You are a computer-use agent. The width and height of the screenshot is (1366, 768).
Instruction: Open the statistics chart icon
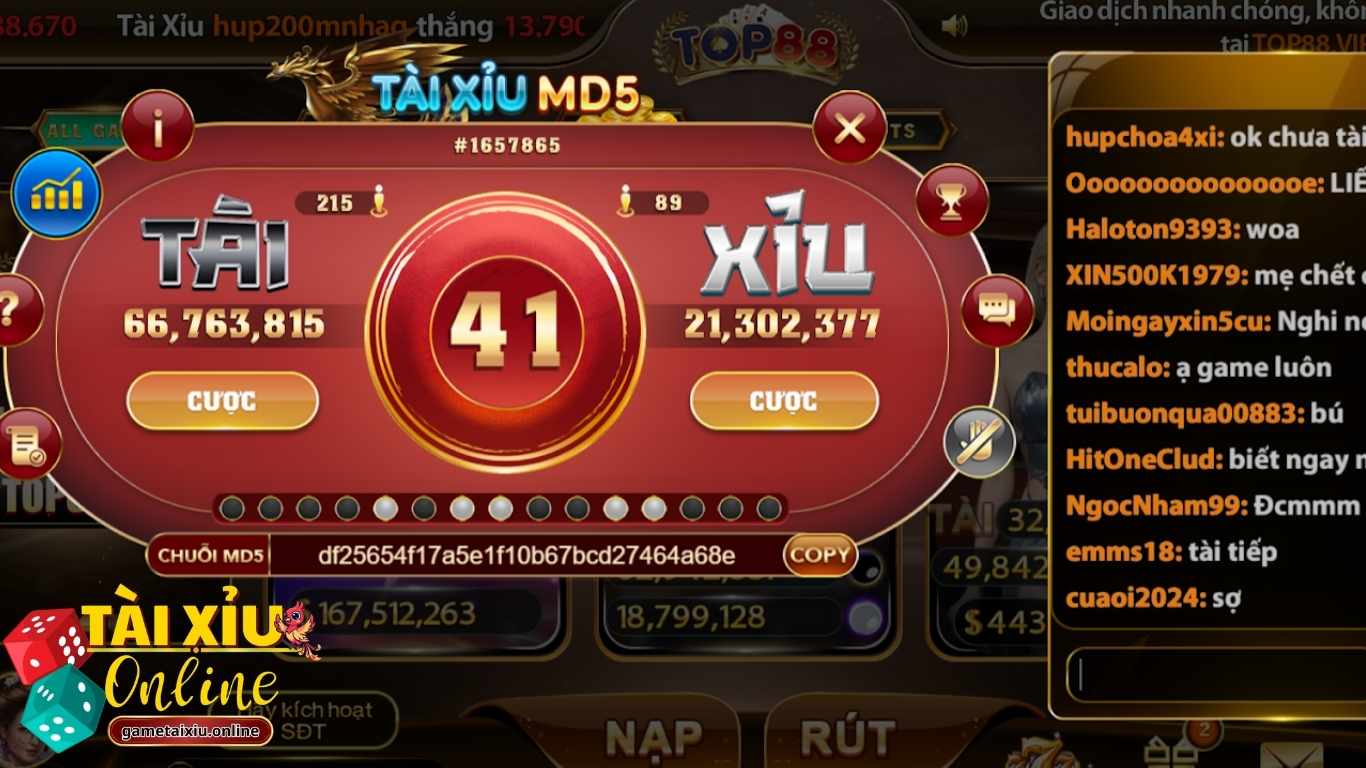click(x=57, y=194)
